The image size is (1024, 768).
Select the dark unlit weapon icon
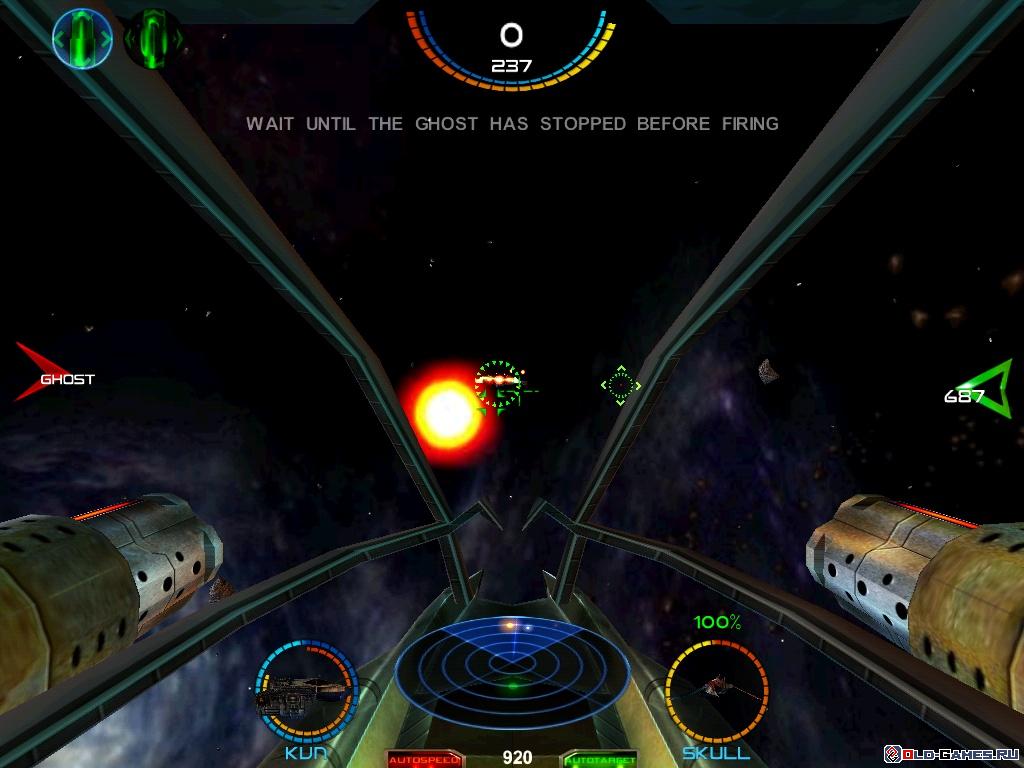[x=153, y=39]
